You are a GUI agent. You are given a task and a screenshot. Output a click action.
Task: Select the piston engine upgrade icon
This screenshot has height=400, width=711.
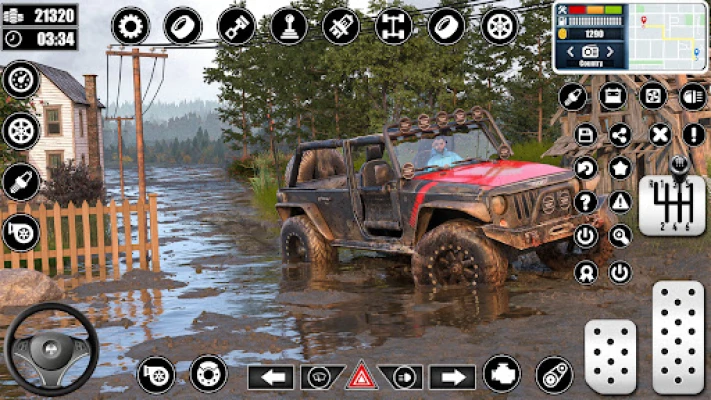point(236,26)
